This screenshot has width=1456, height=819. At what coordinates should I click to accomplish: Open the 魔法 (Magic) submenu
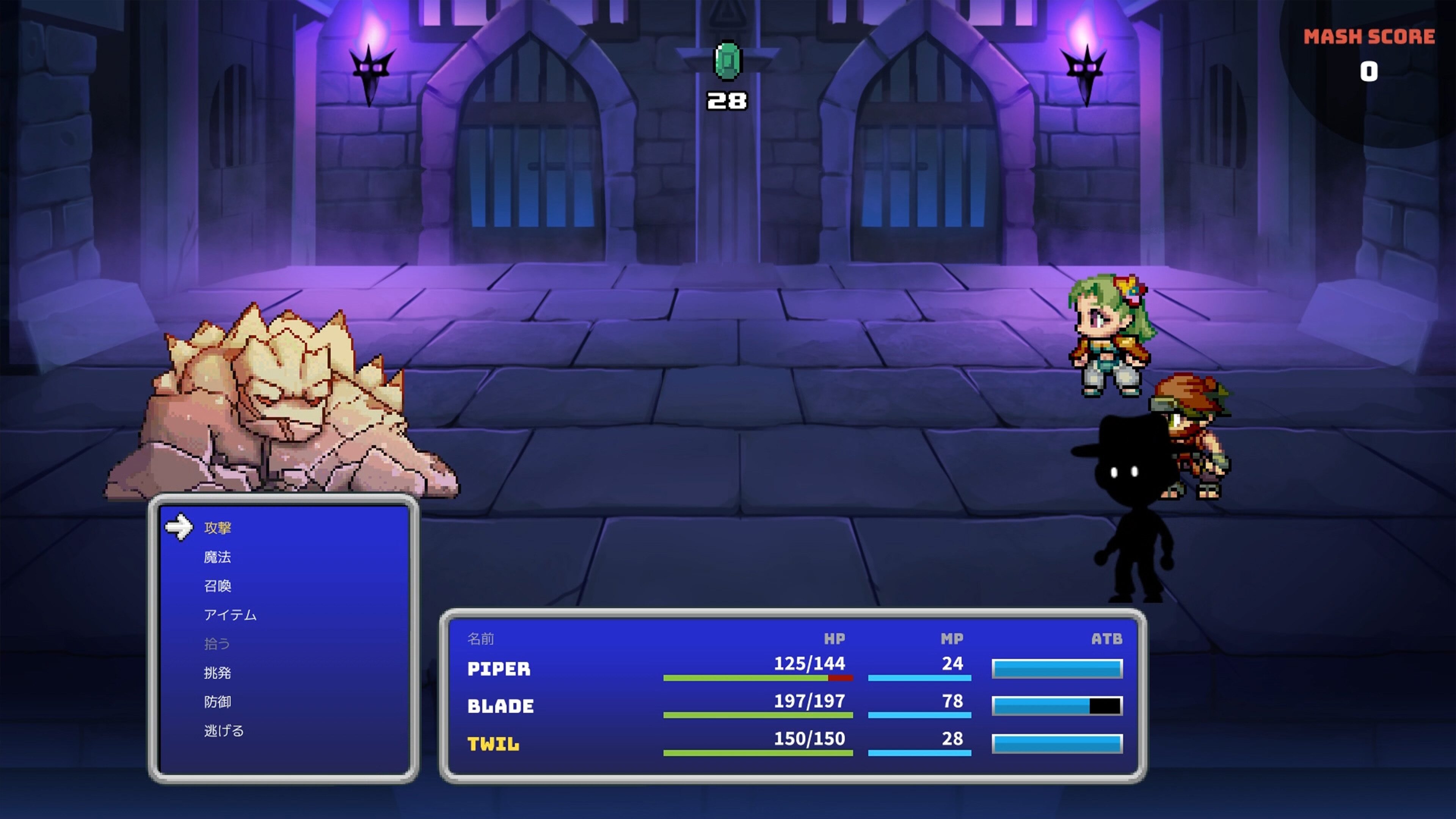[219, 556]
